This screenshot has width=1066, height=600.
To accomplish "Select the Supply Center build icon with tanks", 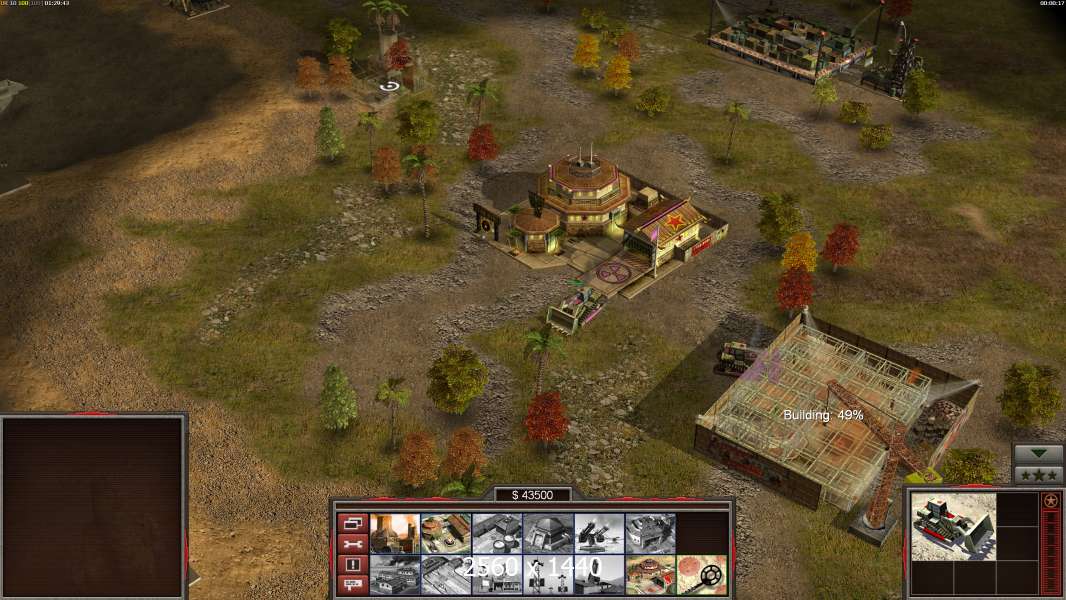I will point(497,533).
